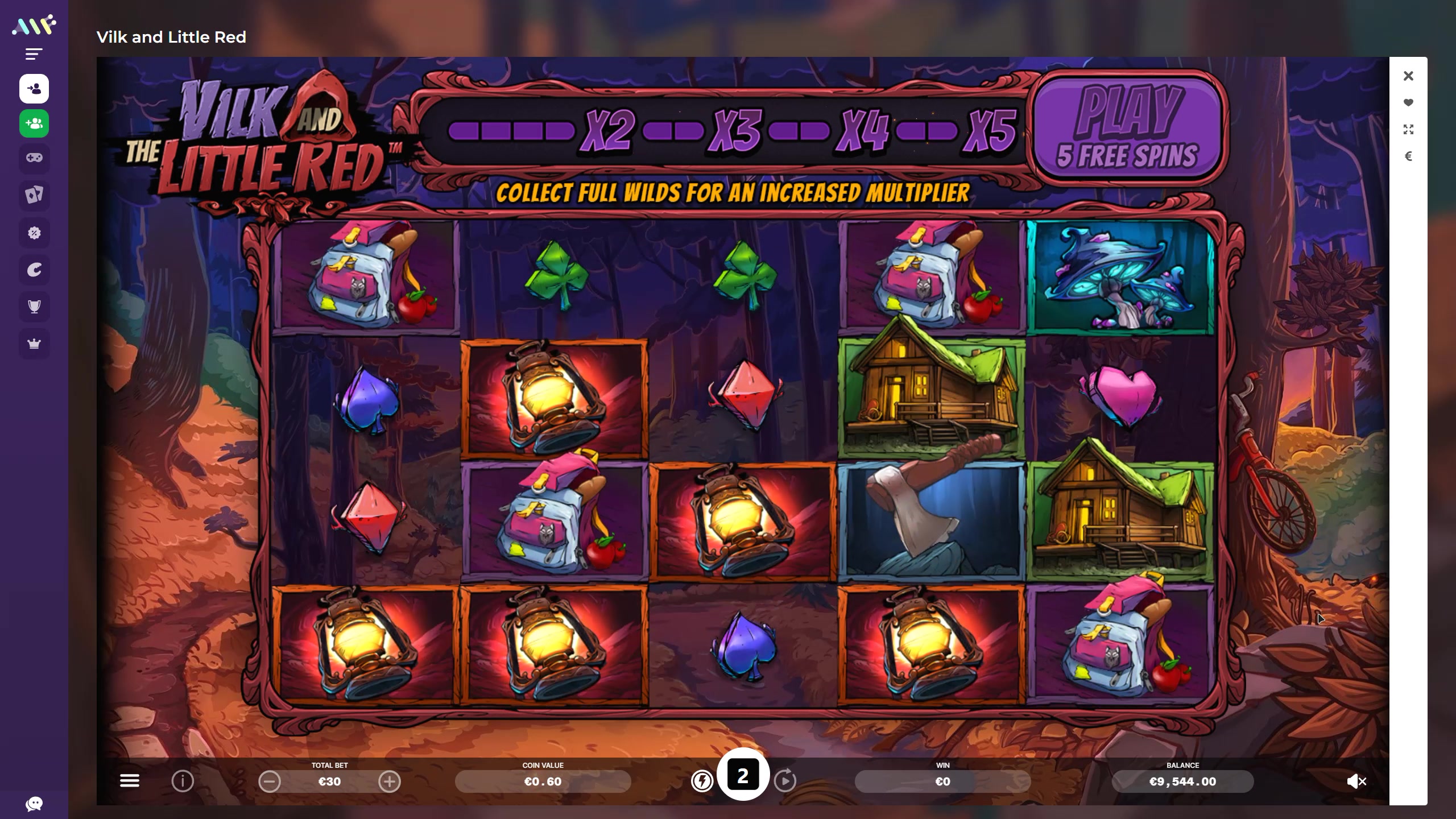Open the hamburger game menu

coord(130,781)
